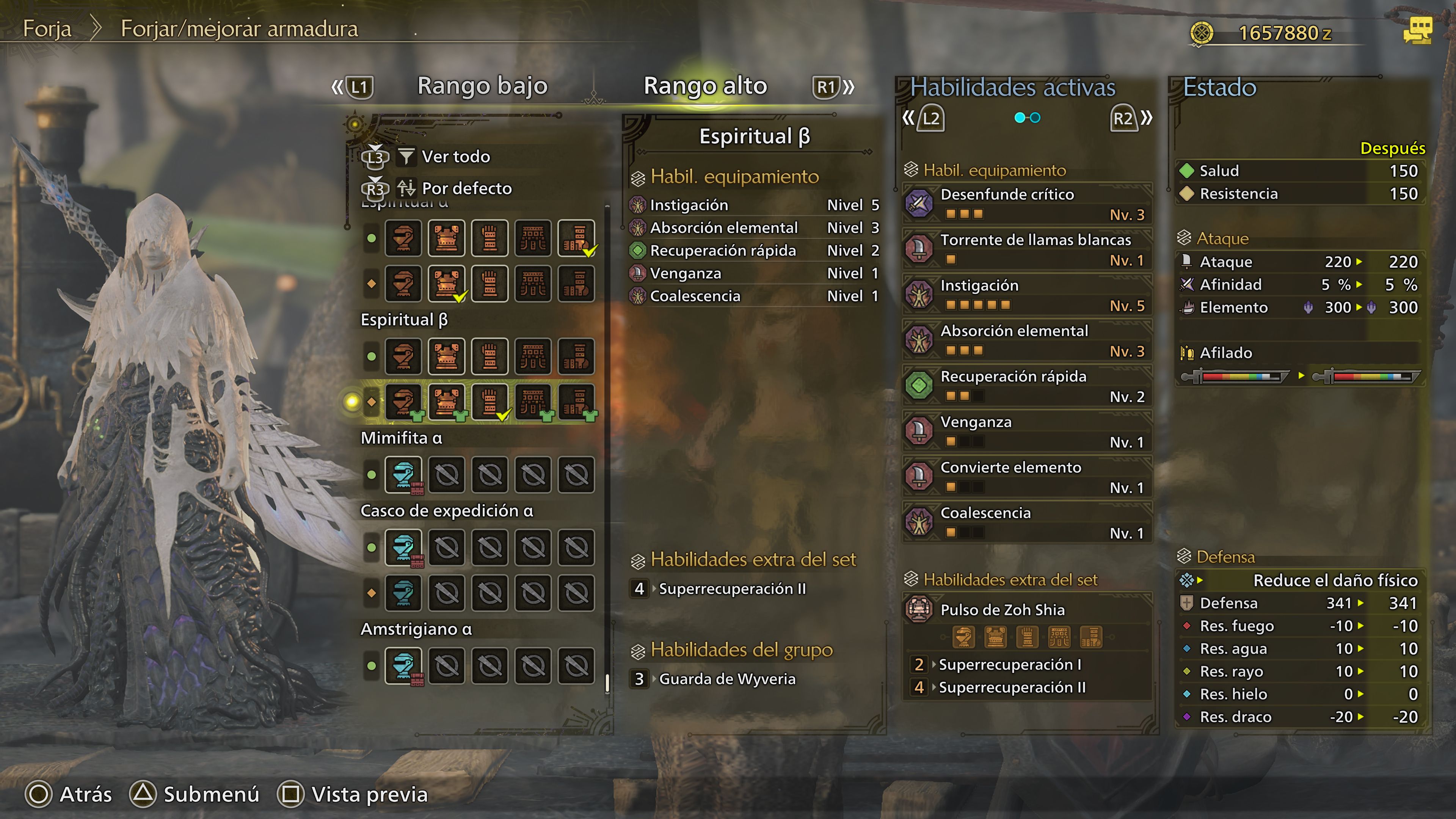Click the Mimifita α headgear icon
Screen dimensions: 1456x819
point(403,475)
